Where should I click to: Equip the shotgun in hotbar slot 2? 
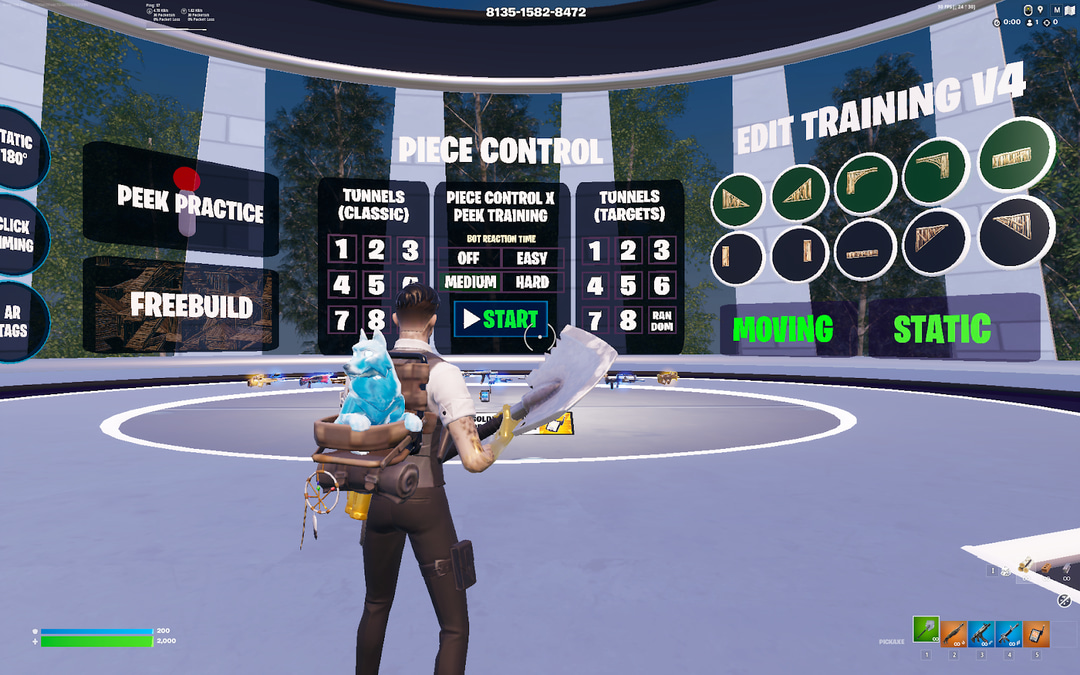(x=953, y=634)
